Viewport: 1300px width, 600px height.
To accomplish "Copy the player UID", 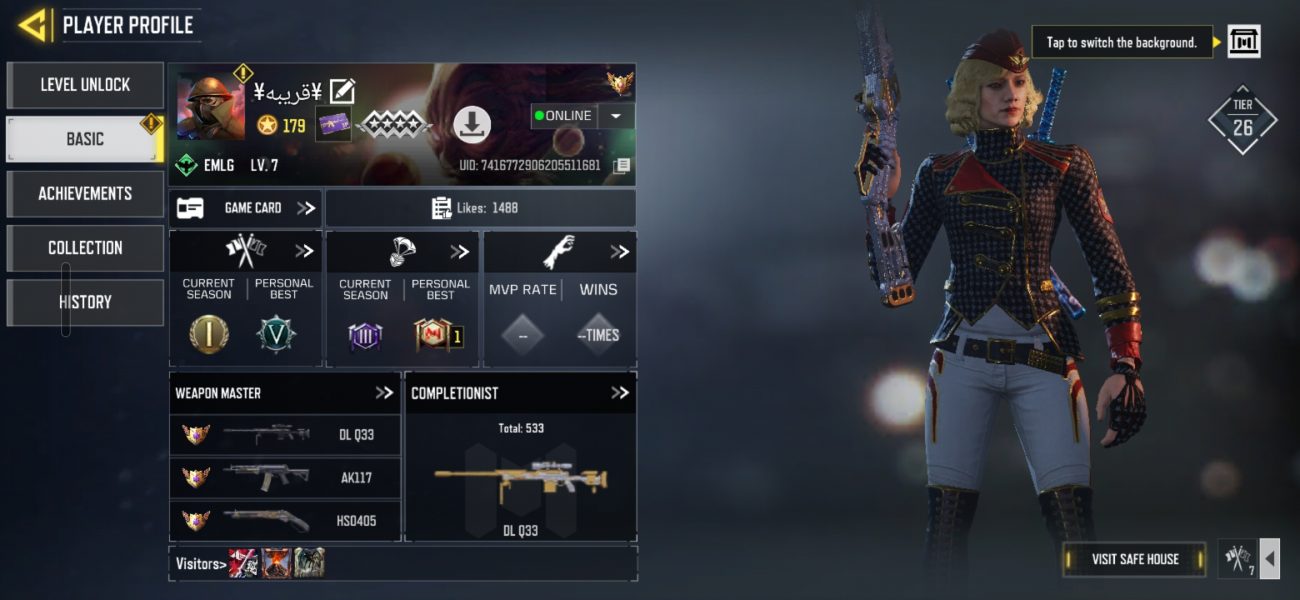I will [622, 165].
